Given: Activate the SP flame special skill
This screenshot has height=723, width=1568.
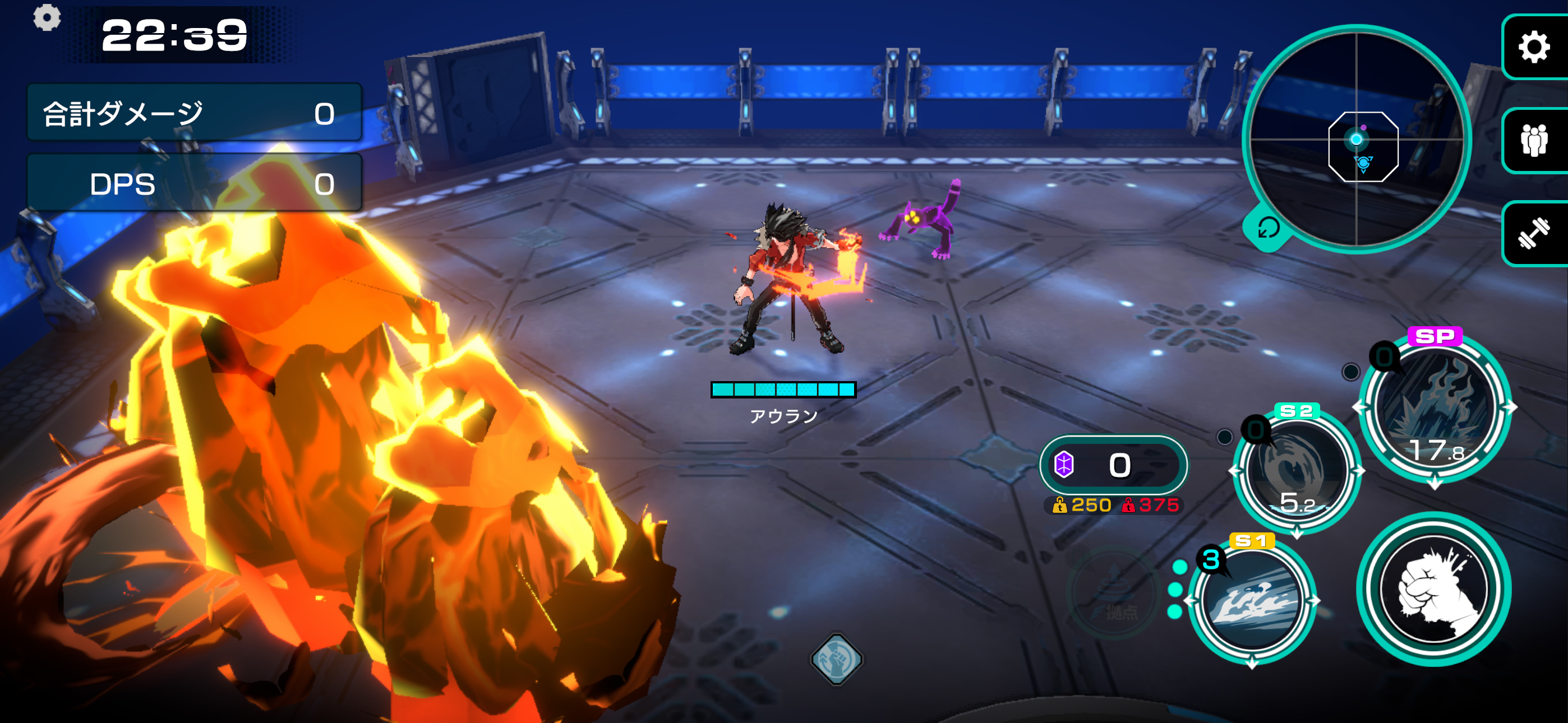Looking at the screenshot, I should [1435, 407].
